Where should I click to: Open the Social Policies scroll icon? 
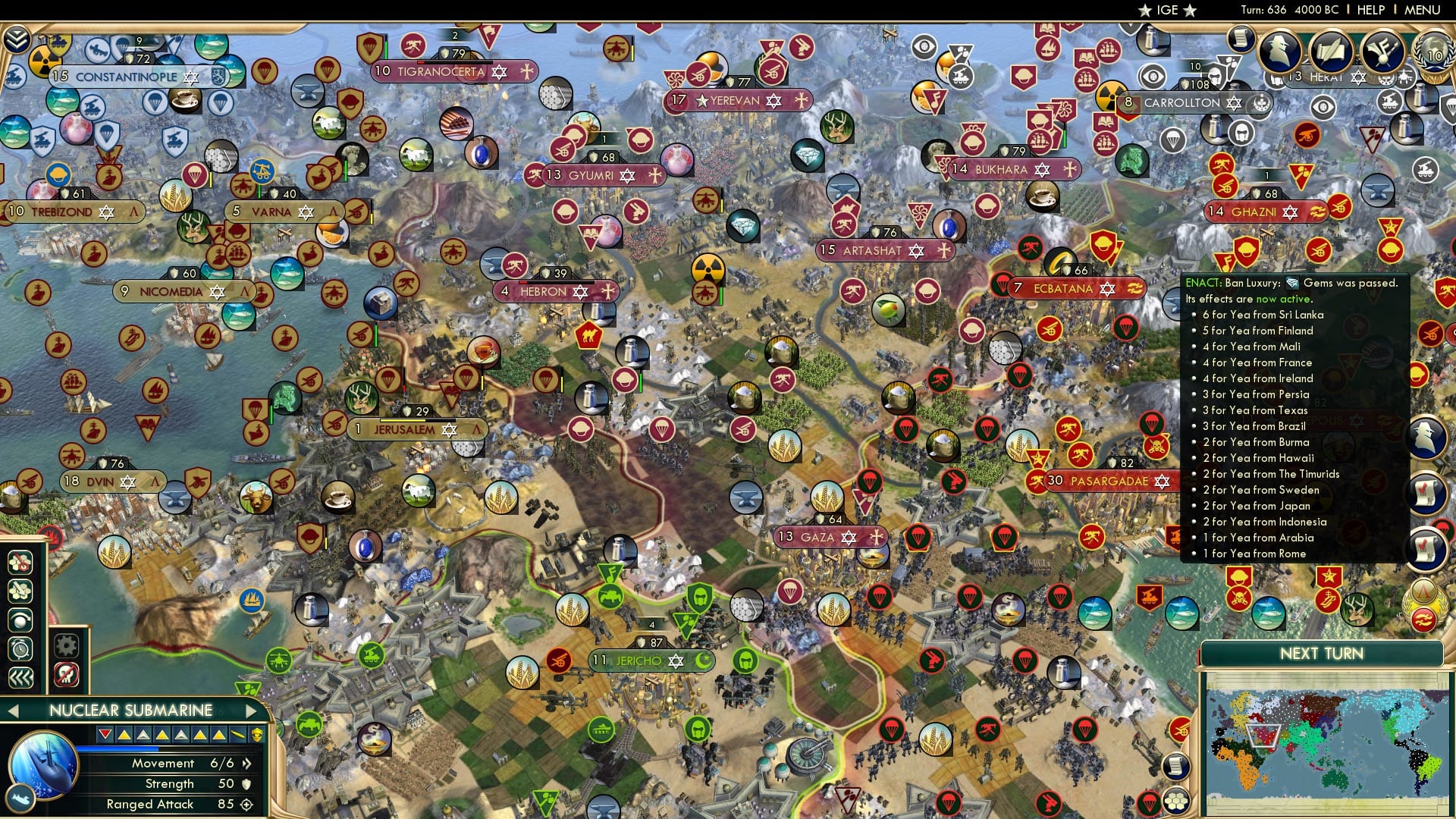1330,50
